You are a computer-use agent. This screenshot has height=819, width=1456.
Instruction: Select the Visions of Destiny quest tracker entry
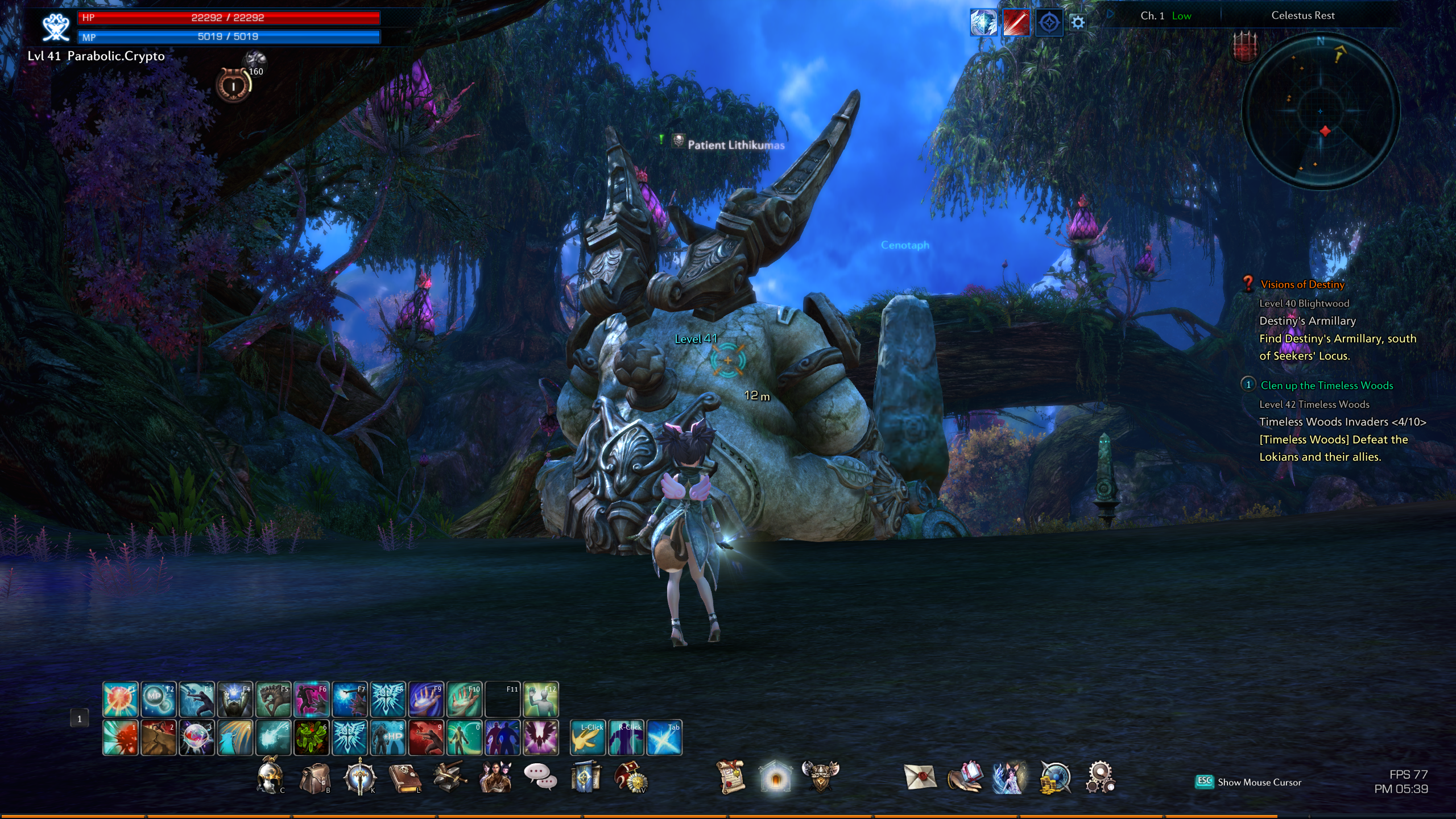click(x=1302, y=284)
